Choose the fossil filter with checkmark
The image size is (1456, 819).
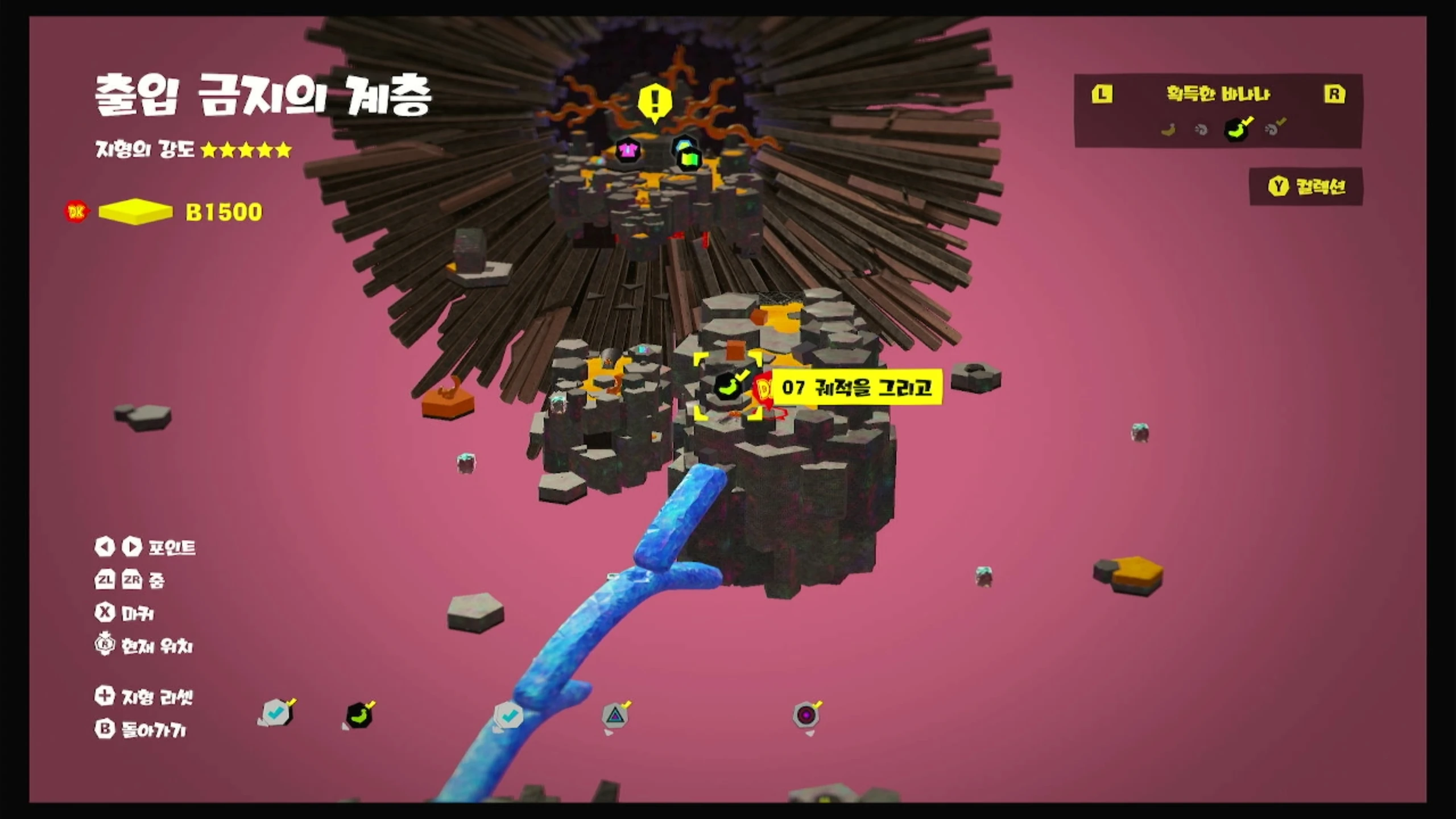(x=1273, y=129)
